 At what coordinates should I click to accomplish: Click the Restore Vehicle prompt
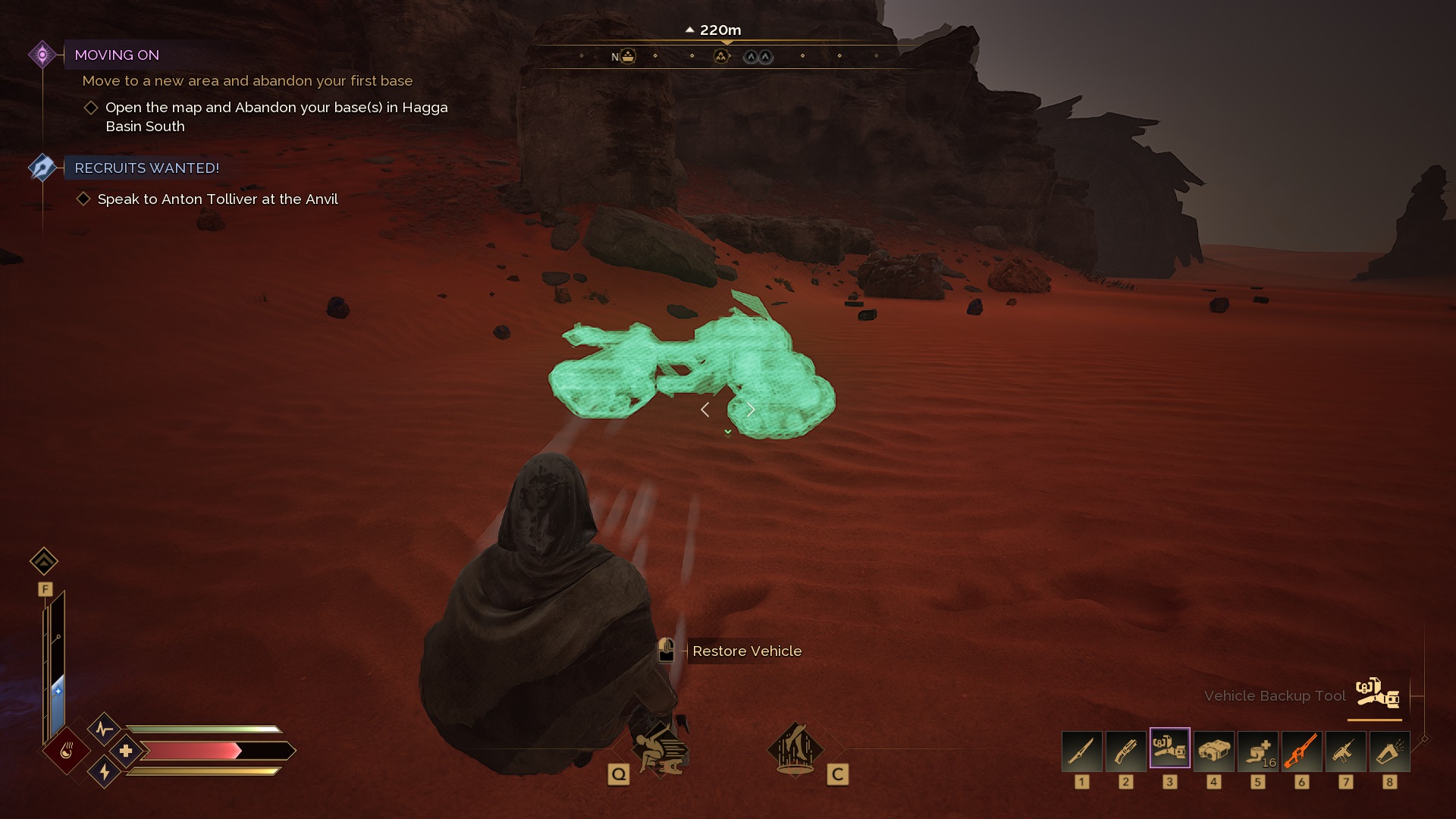click(745, 651)
